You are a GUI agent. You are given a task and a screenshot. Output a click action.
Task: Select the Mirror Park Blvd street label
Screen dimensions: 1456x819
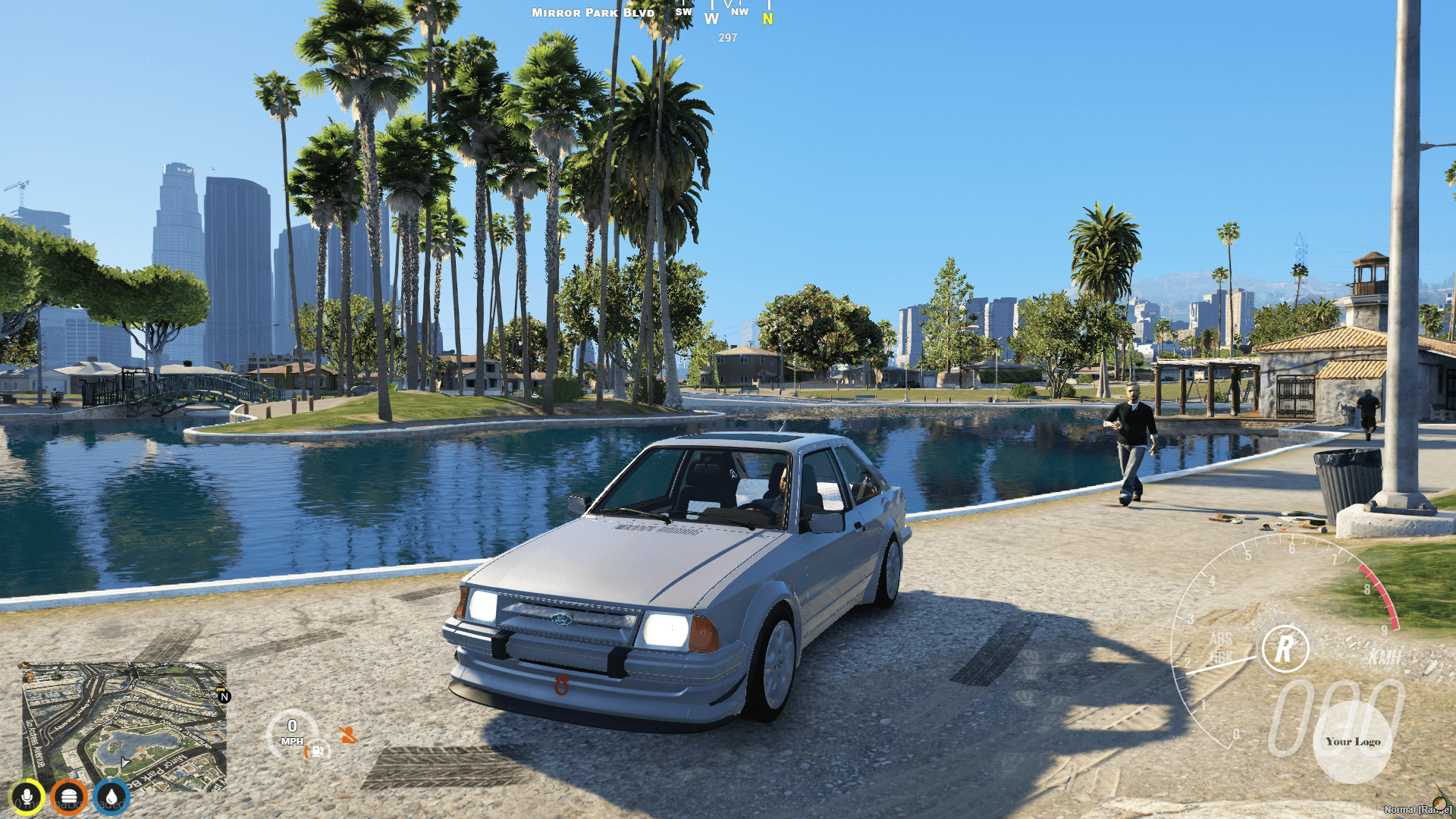pos(592,12)
